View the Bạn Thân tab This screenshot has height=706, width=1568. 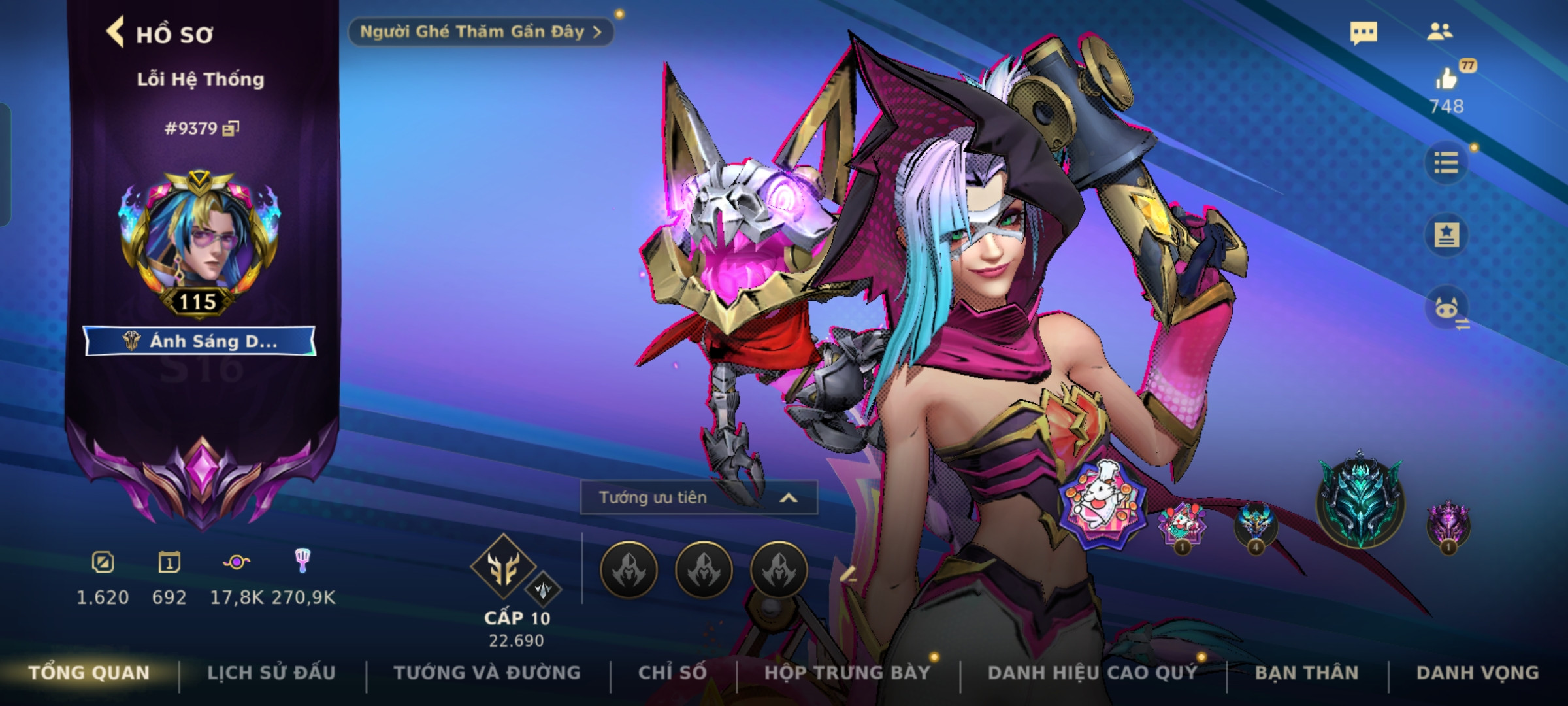point(1307,673)
